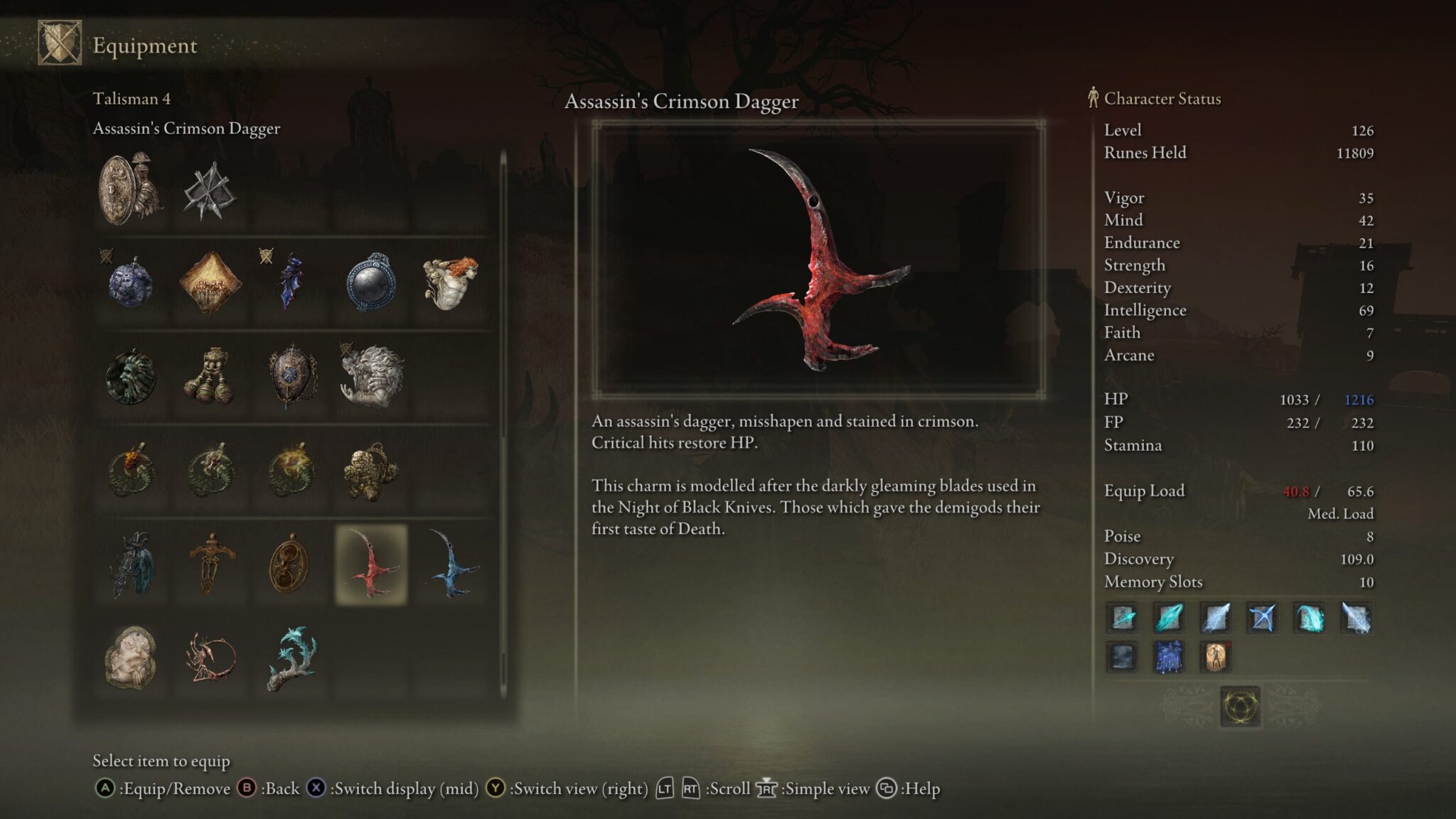Click the blue star-shower spell memory slot
1456x819 pixels.
pyautogui.click(x=1169, y=658)
